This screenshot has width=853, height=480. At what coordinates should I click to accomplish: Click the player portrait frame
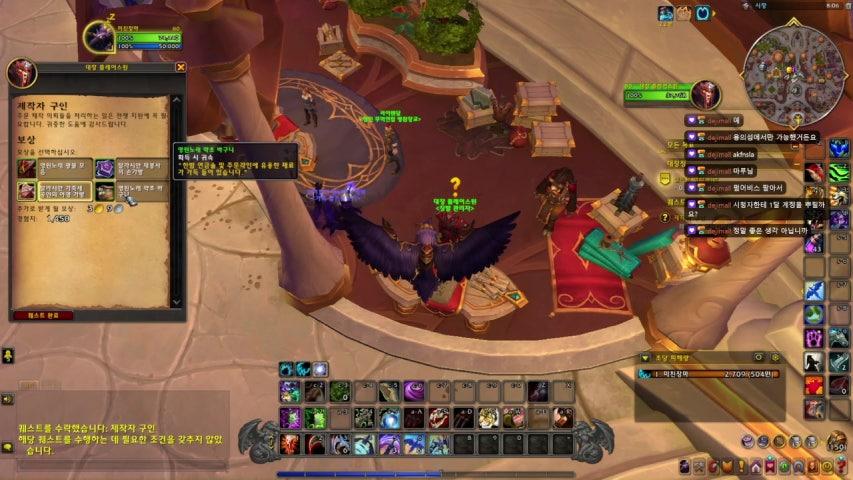coord(98,37)
